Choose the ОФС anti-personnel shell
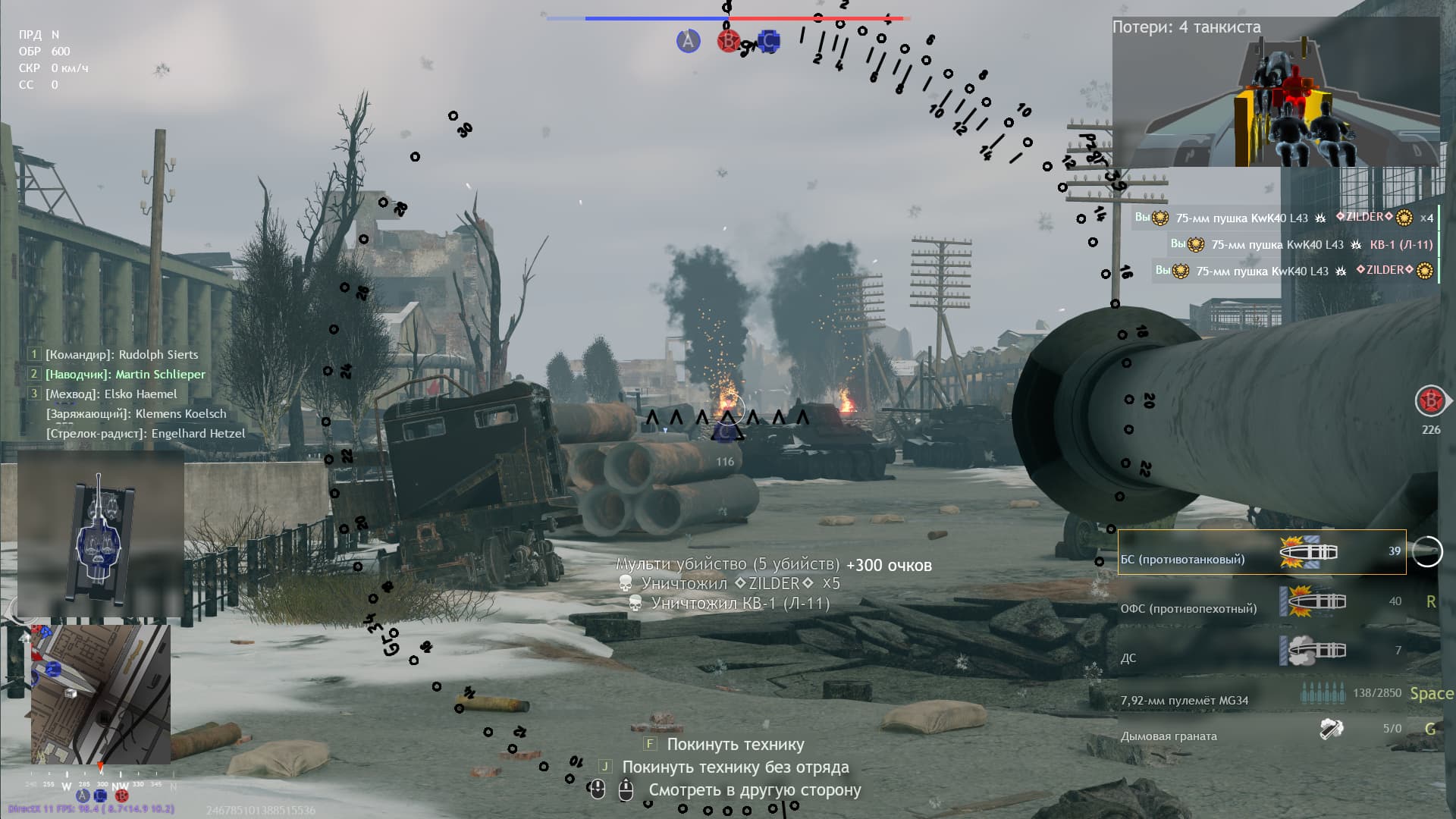 click(1261, 602)
